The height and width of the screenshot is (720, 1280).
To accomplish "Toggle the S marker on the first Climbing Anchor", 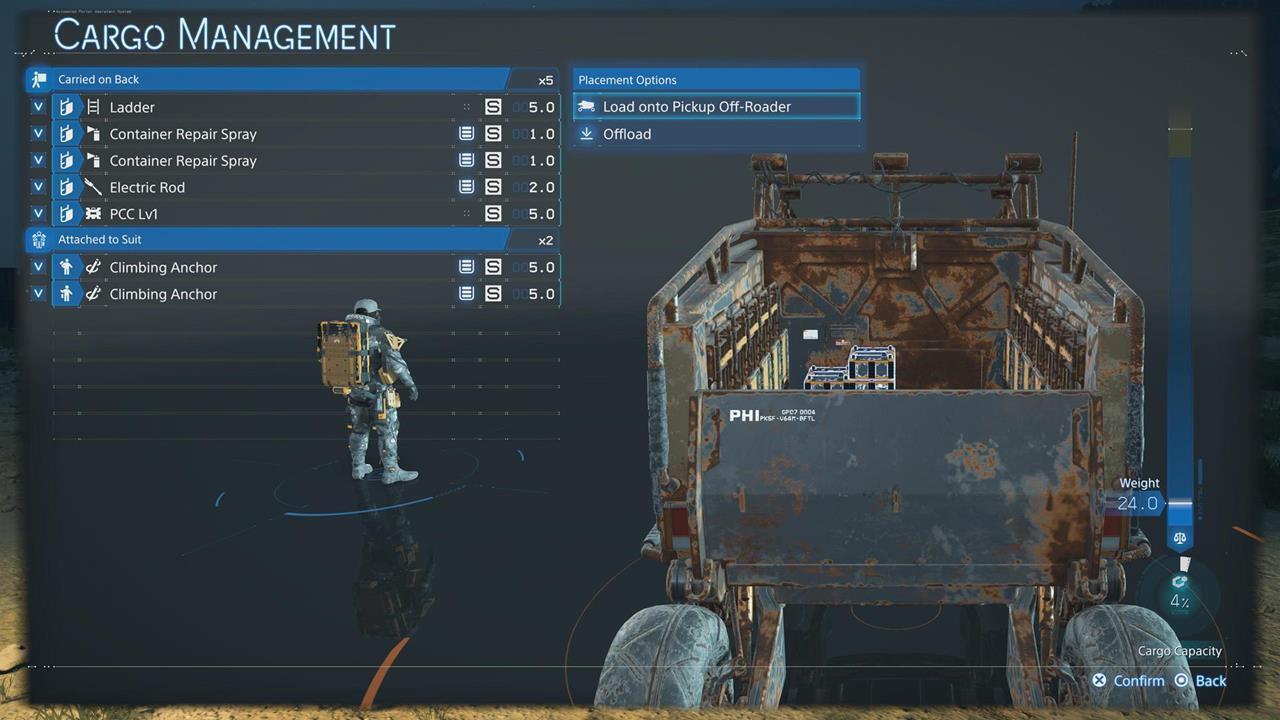I will pyautogui.click(x=491, y=266).
